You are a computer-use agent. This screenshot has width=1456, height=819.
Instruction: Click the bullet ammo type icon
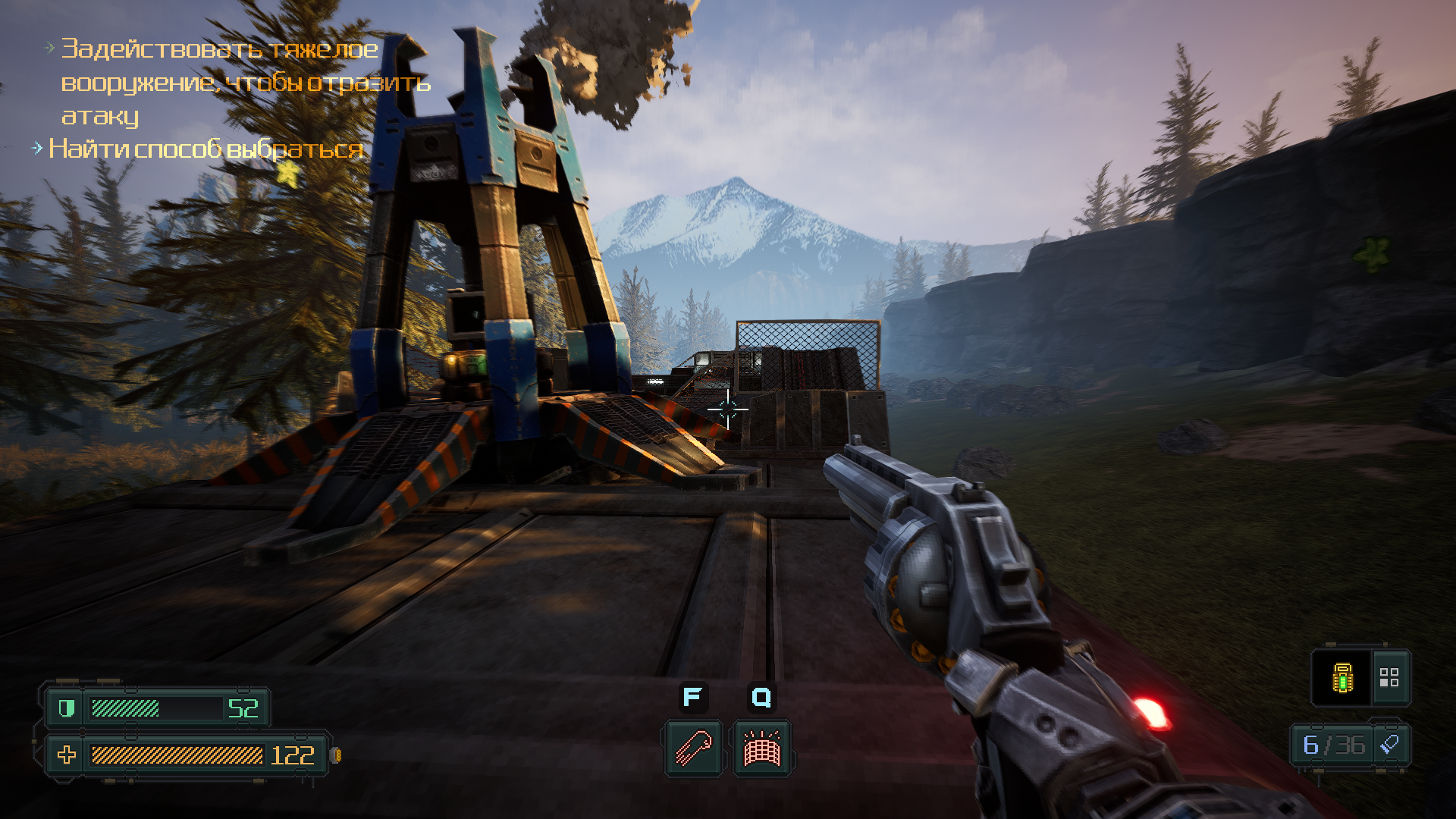coord(1389,745)
